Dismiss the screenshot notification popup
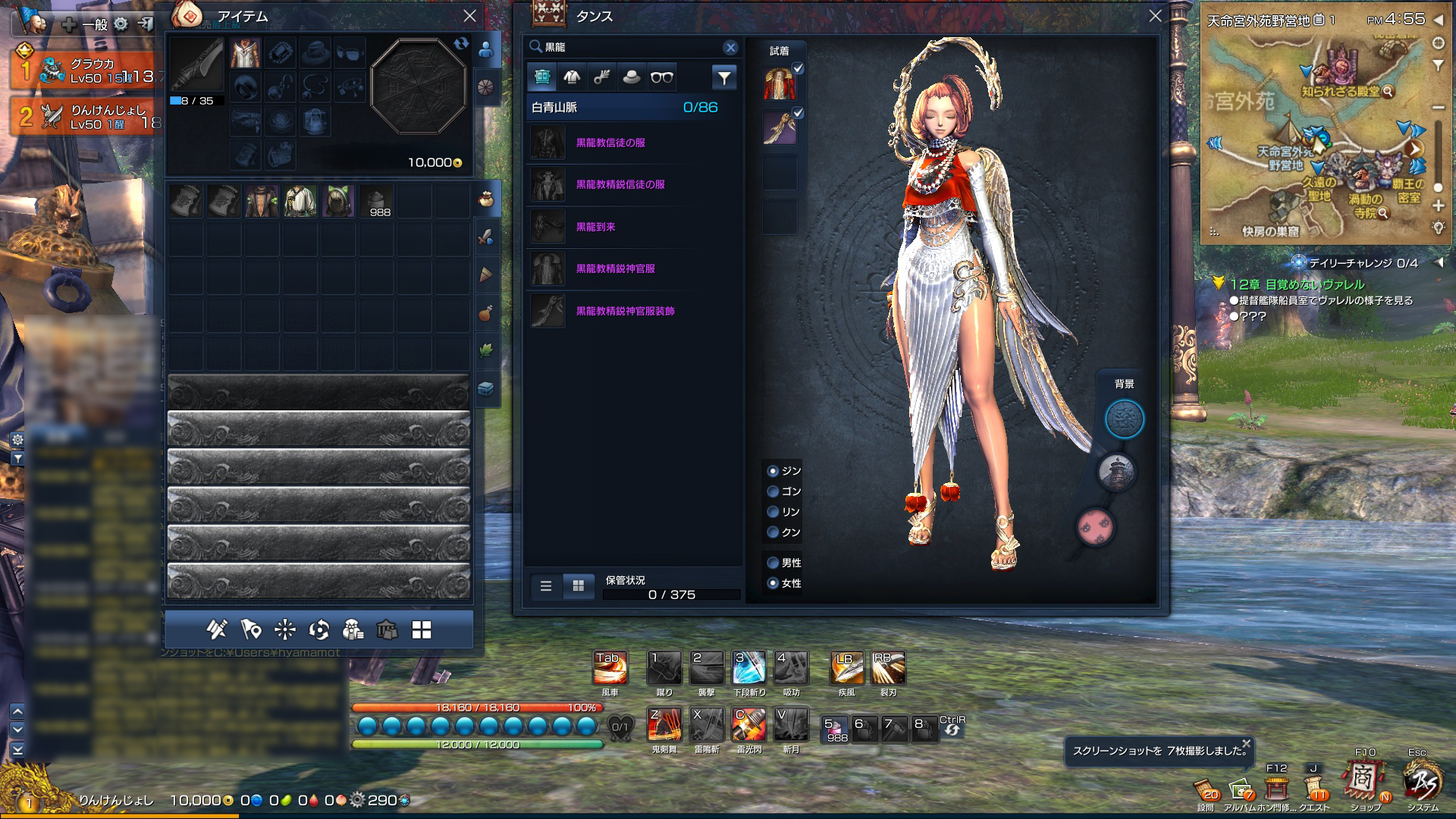This screenshot has width=1456, height=819. point(1246,743)
